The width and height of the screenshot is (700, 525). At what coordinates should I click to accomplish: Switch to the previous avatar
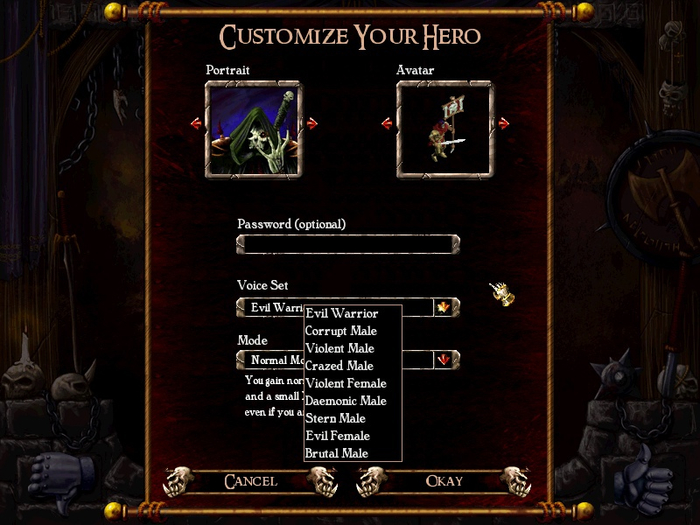coord(387,123)
